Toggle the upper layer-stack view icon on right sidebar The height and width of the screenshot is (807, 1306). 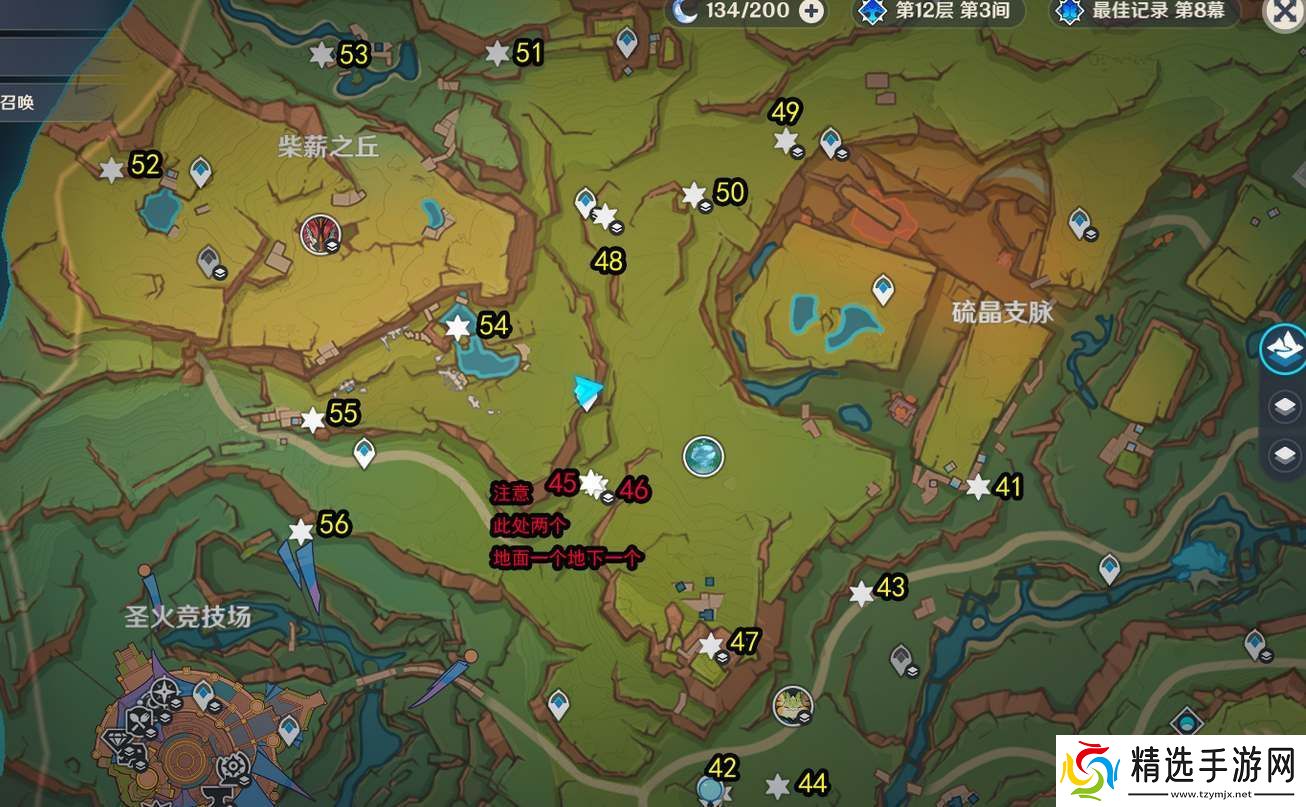click(1284, 408)
